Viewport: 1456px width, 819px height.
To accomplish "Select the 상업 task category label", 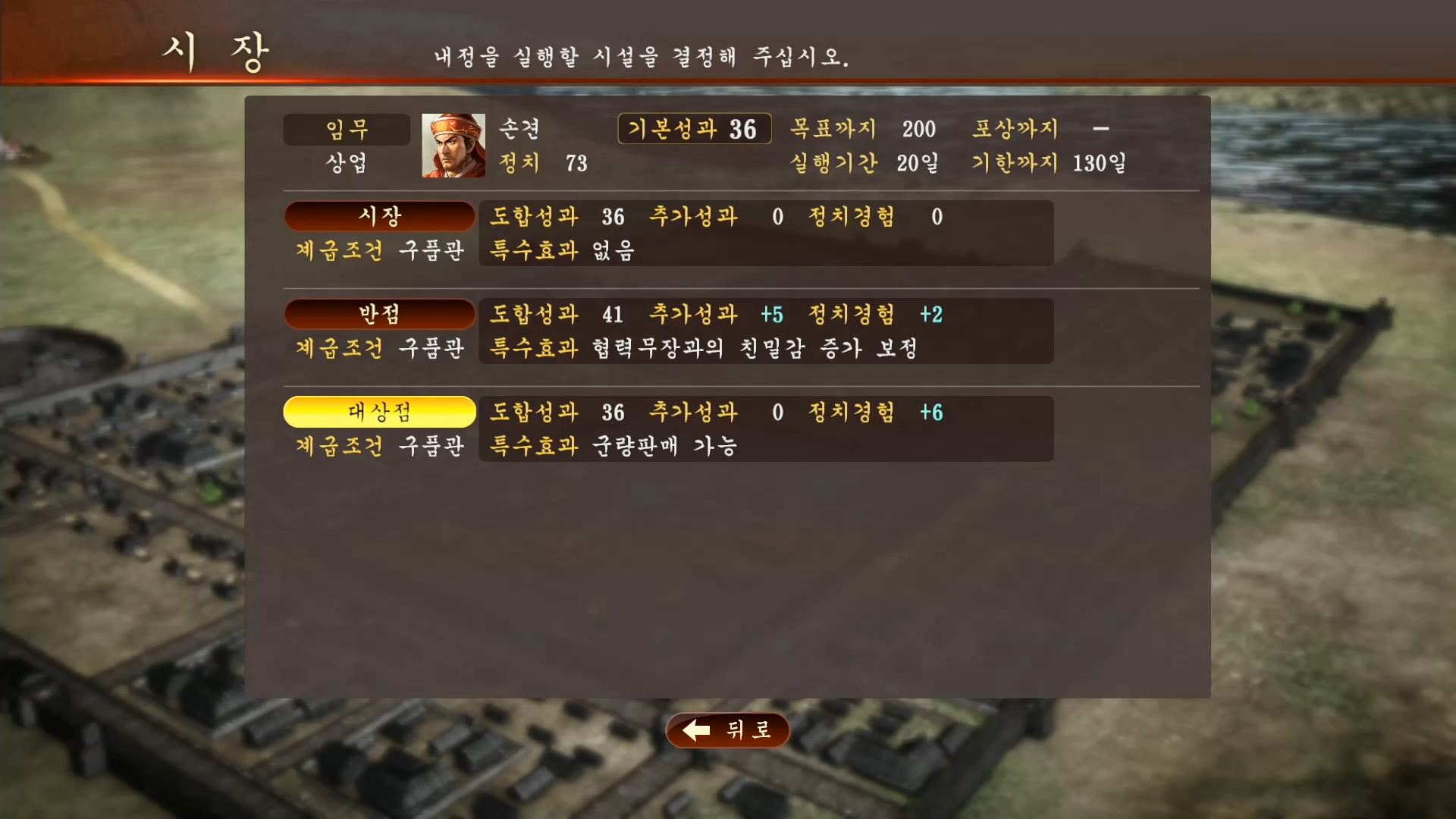I will click(x=347, y=164).
